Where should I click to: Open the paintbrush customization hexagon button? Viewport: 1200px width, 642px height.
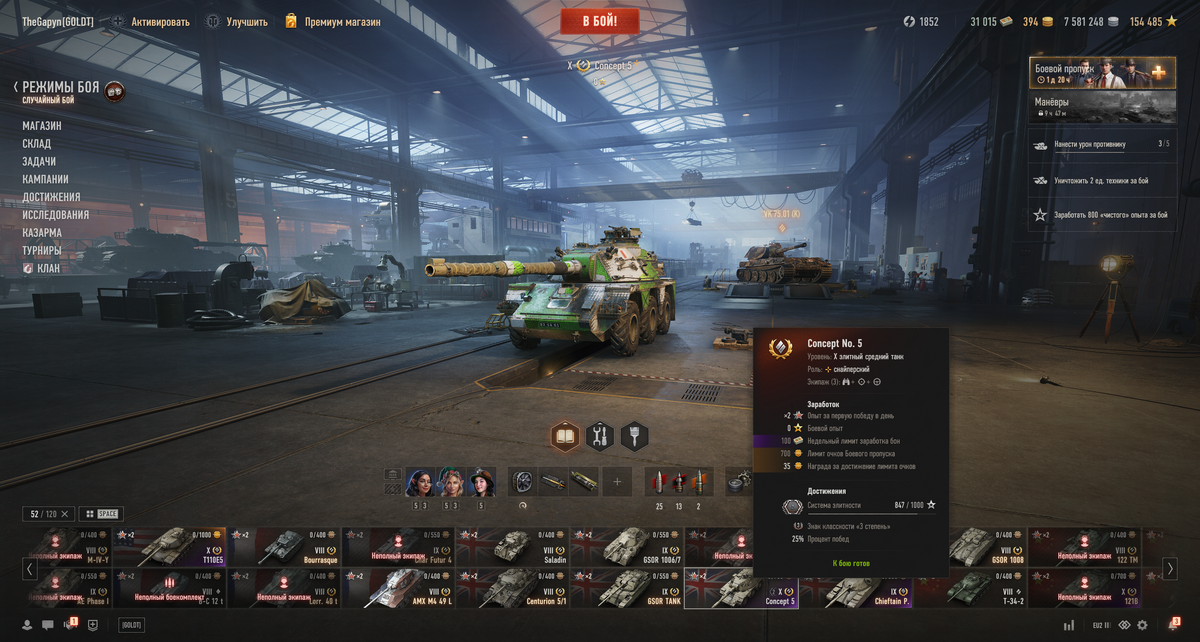click(634, 436)
